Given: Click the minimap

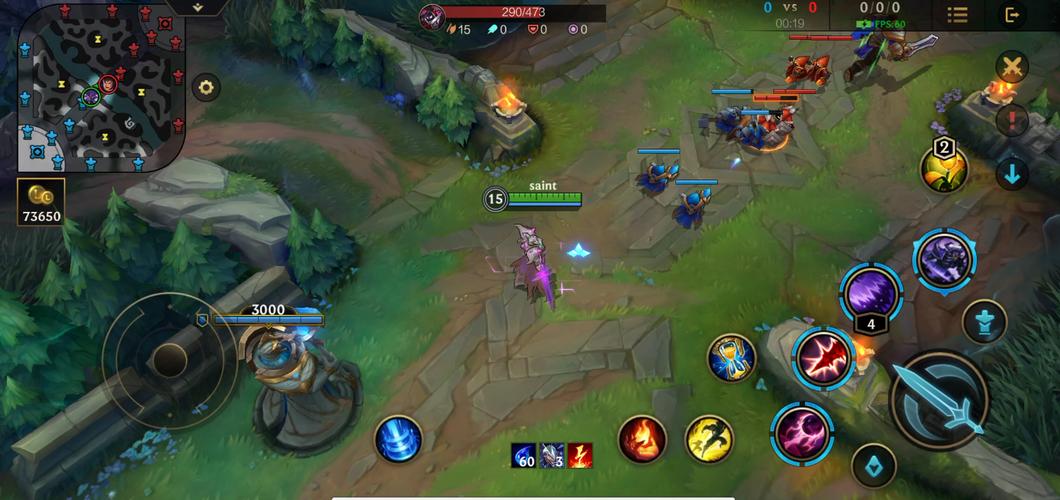Looking at the screenshot, I should pos(101,86).
